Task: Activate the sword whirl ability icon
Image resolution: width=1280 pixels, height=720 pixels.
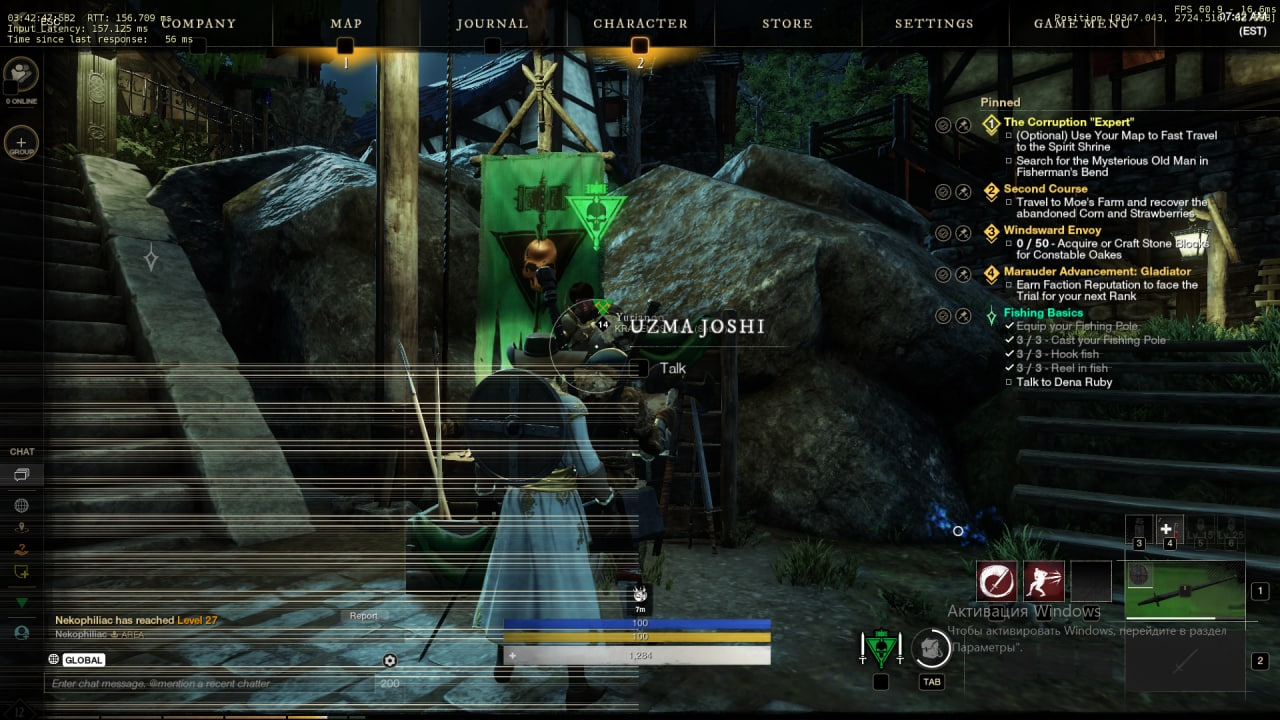Action: (x=996, y=581)
